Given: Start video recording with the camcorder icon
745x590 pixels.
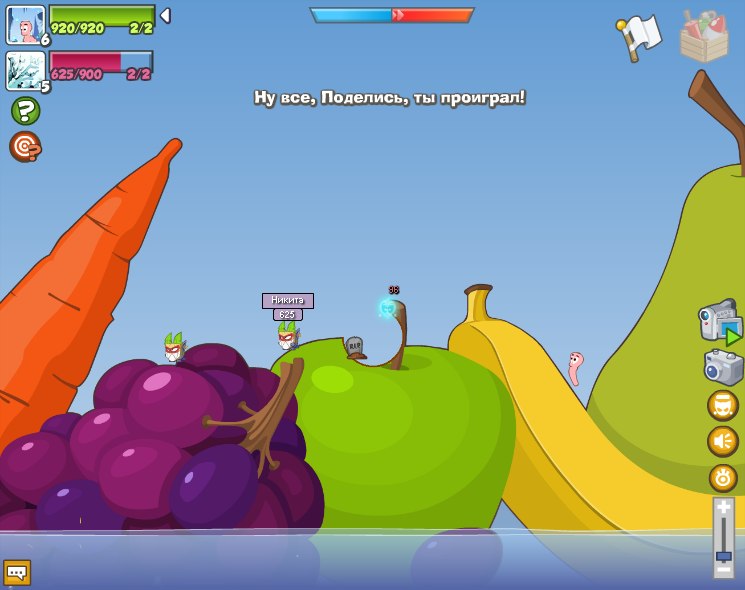Looking at the screenshot, I should pyautogui.click(x=720, y=323).
